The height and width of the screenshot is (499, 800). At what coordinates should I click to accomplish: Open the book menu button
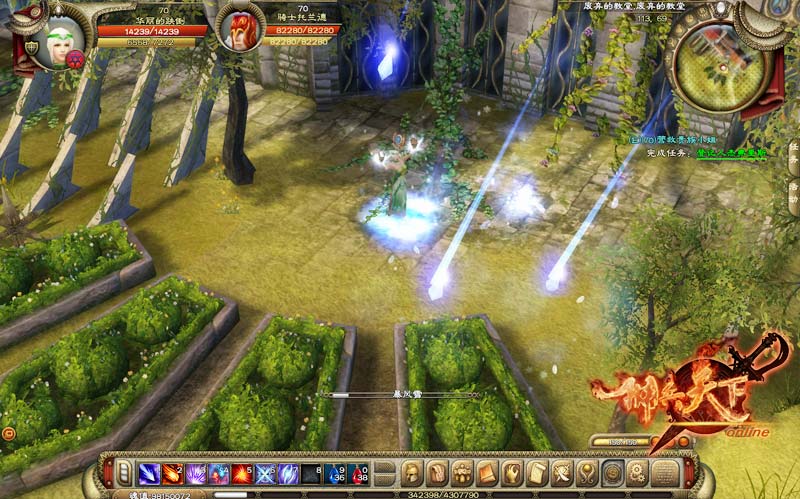(487, 472)
